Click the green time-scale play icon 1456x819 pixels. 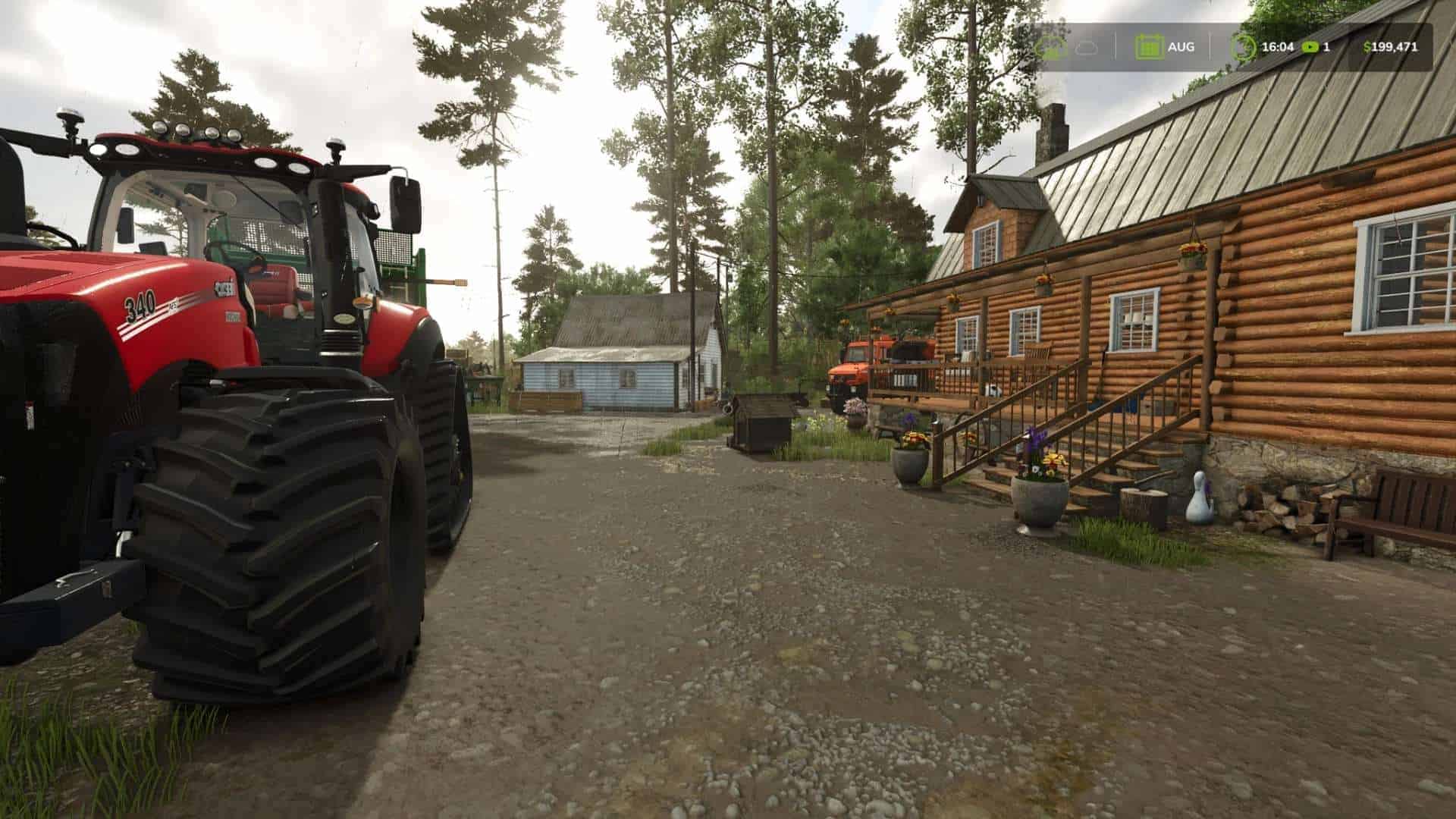point(1310,46)
